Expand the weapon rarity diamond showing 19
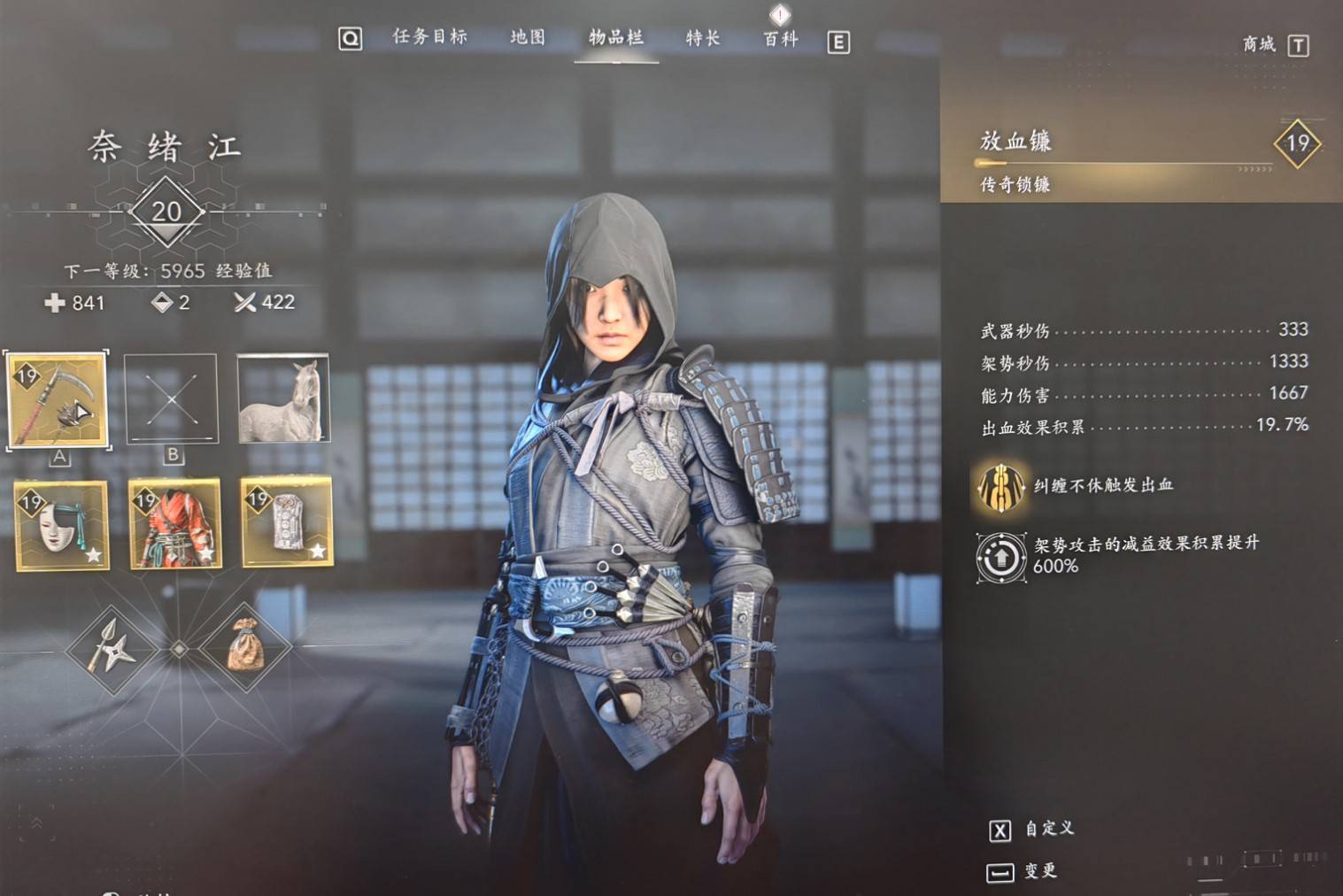This screenshot has height=896, width=1343. coord(1296,146)
